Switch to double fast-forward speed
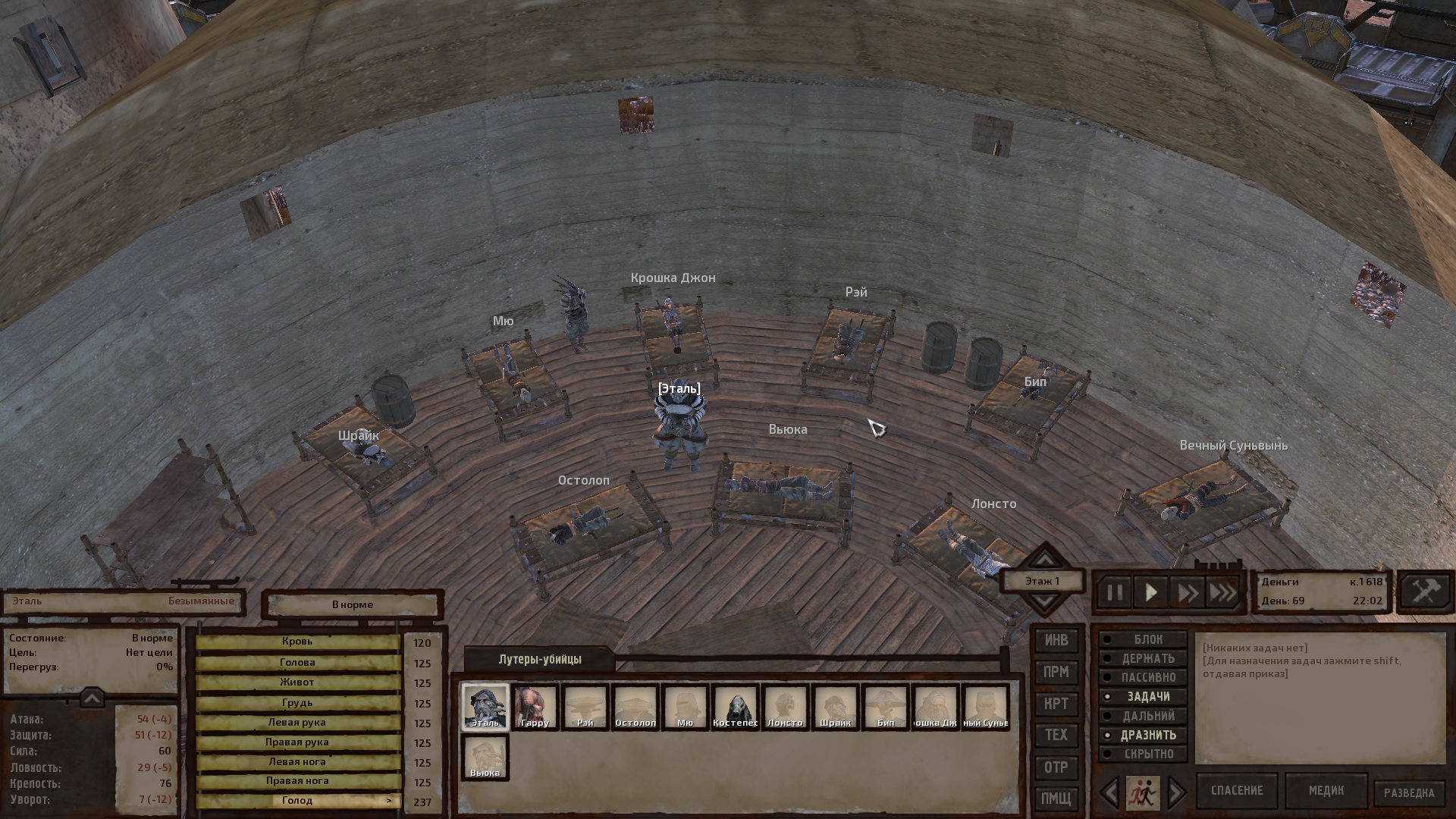This screenshot has width=1456, height=819. pyautogui.click(x=1187, y=592)
